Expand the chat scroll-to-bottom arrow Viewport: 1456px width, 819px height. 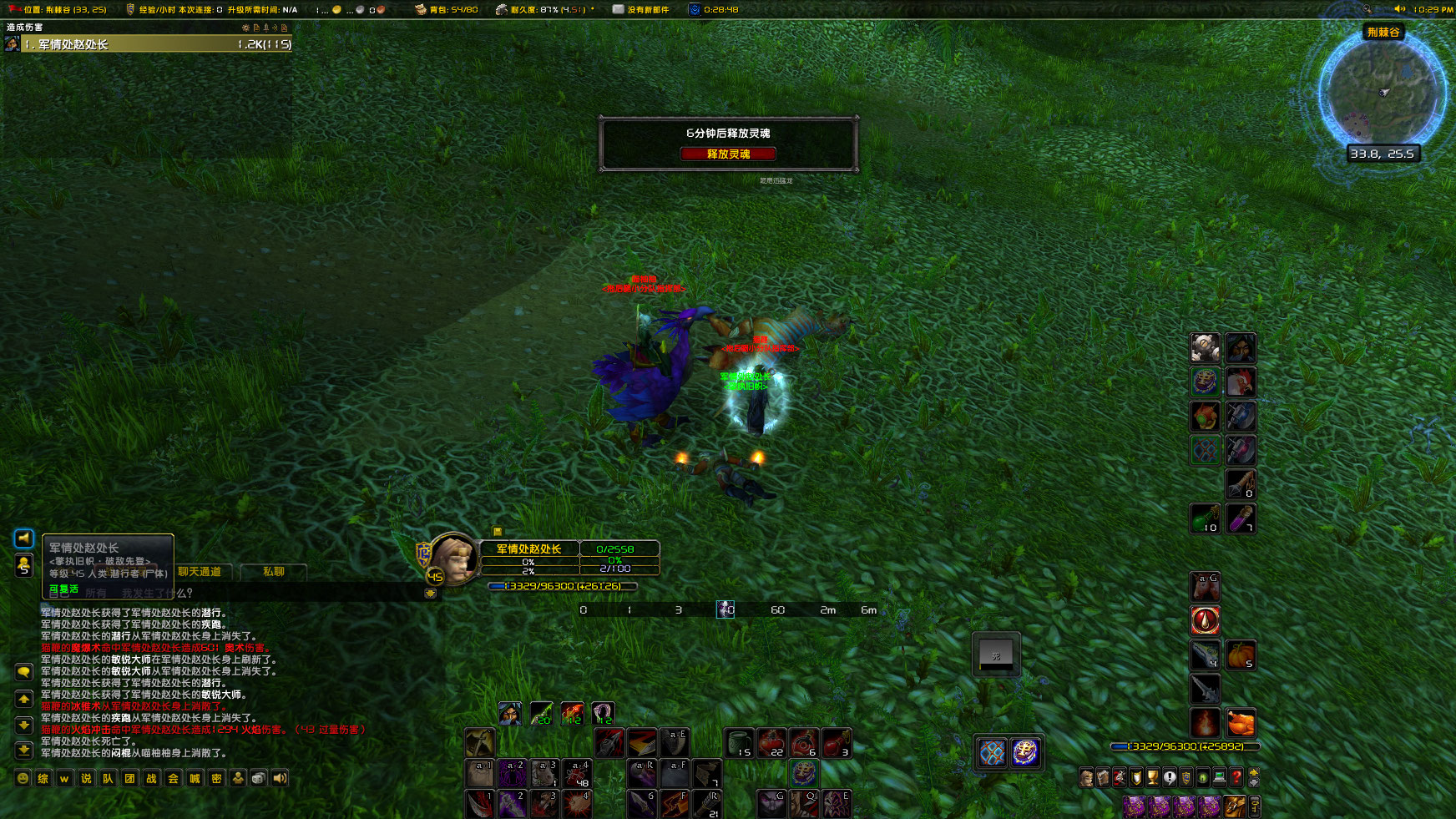[x=24, y=750]
